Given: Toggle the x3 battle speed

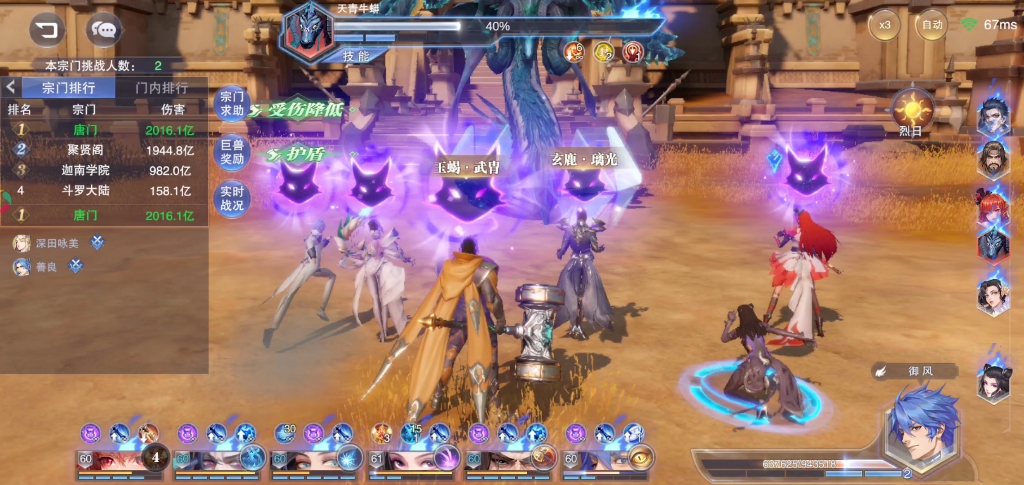Looking at the screenshot, I should pyautogui.click(x=884, y=24).
